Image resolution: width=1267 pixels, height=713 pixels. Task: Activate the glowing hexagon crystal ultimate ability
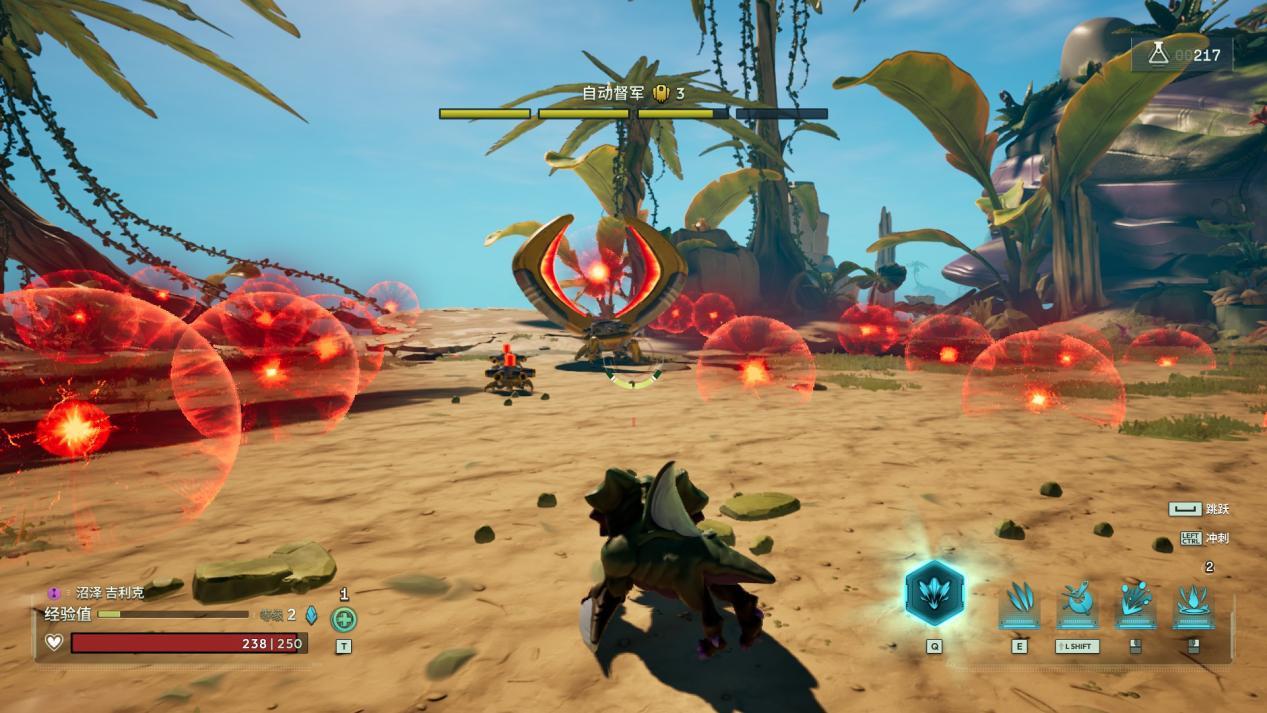pos(934,593)
